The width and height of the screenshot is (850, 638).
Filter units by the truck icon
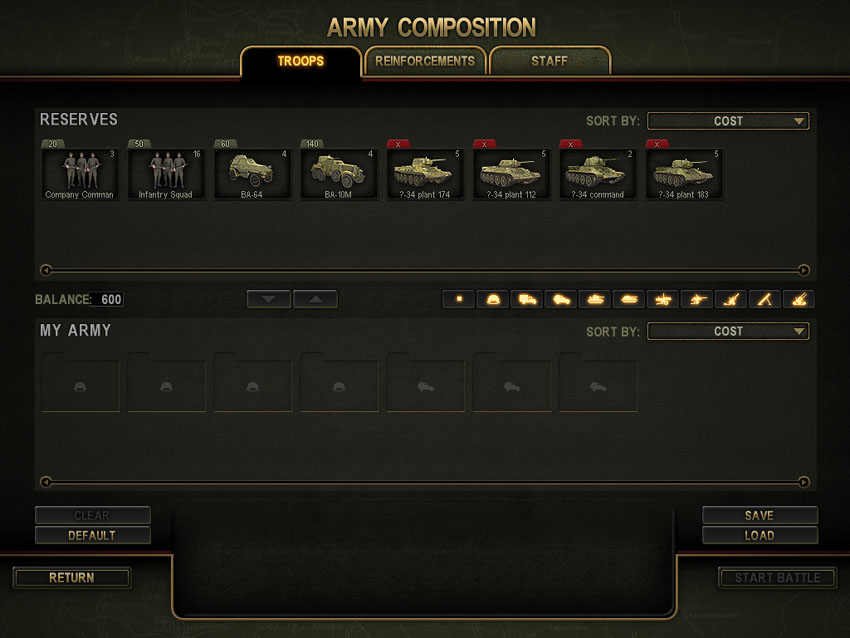point(527,299)
